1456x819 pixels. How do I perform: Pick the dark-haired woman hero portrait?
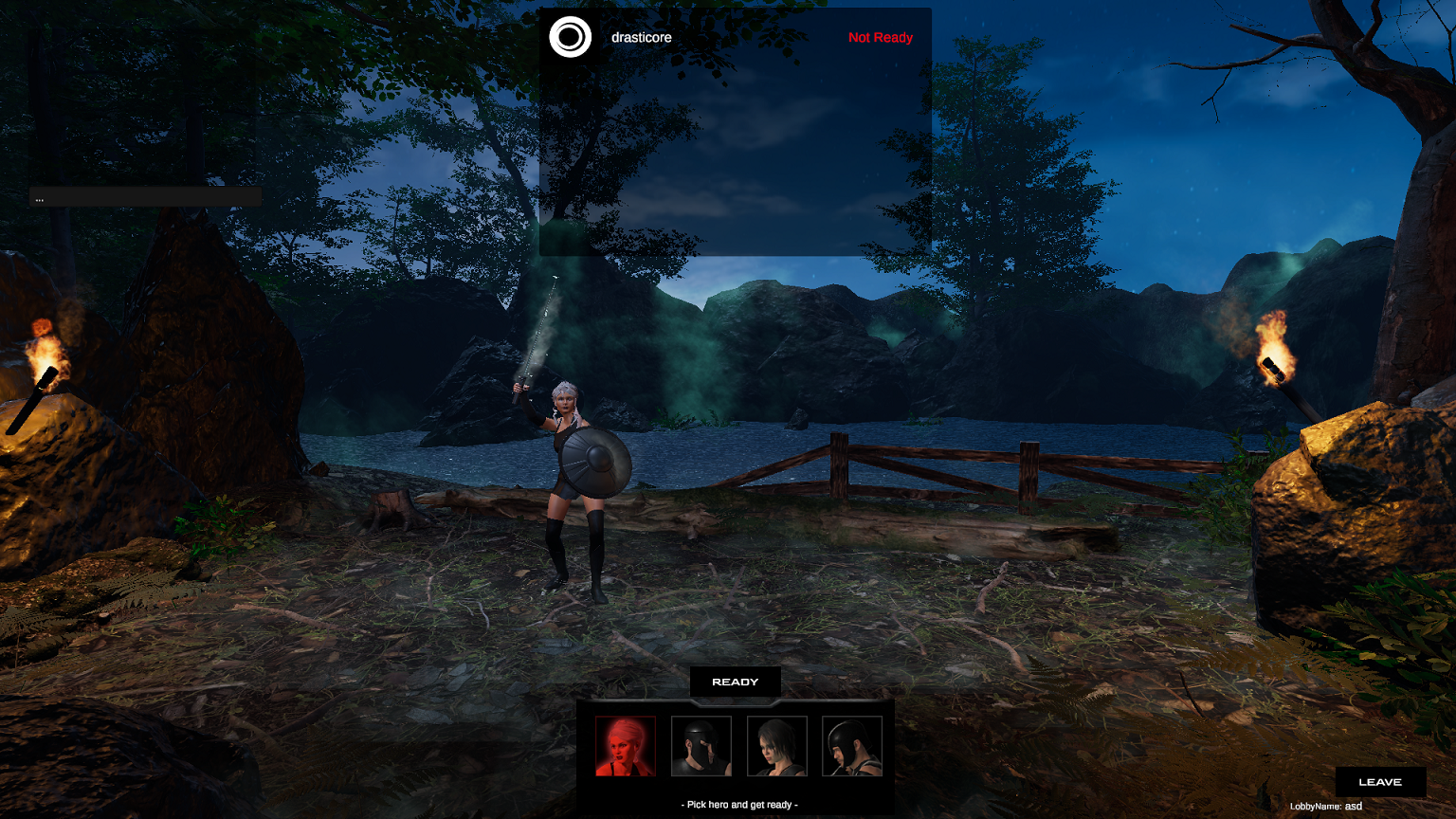(777, 746)
